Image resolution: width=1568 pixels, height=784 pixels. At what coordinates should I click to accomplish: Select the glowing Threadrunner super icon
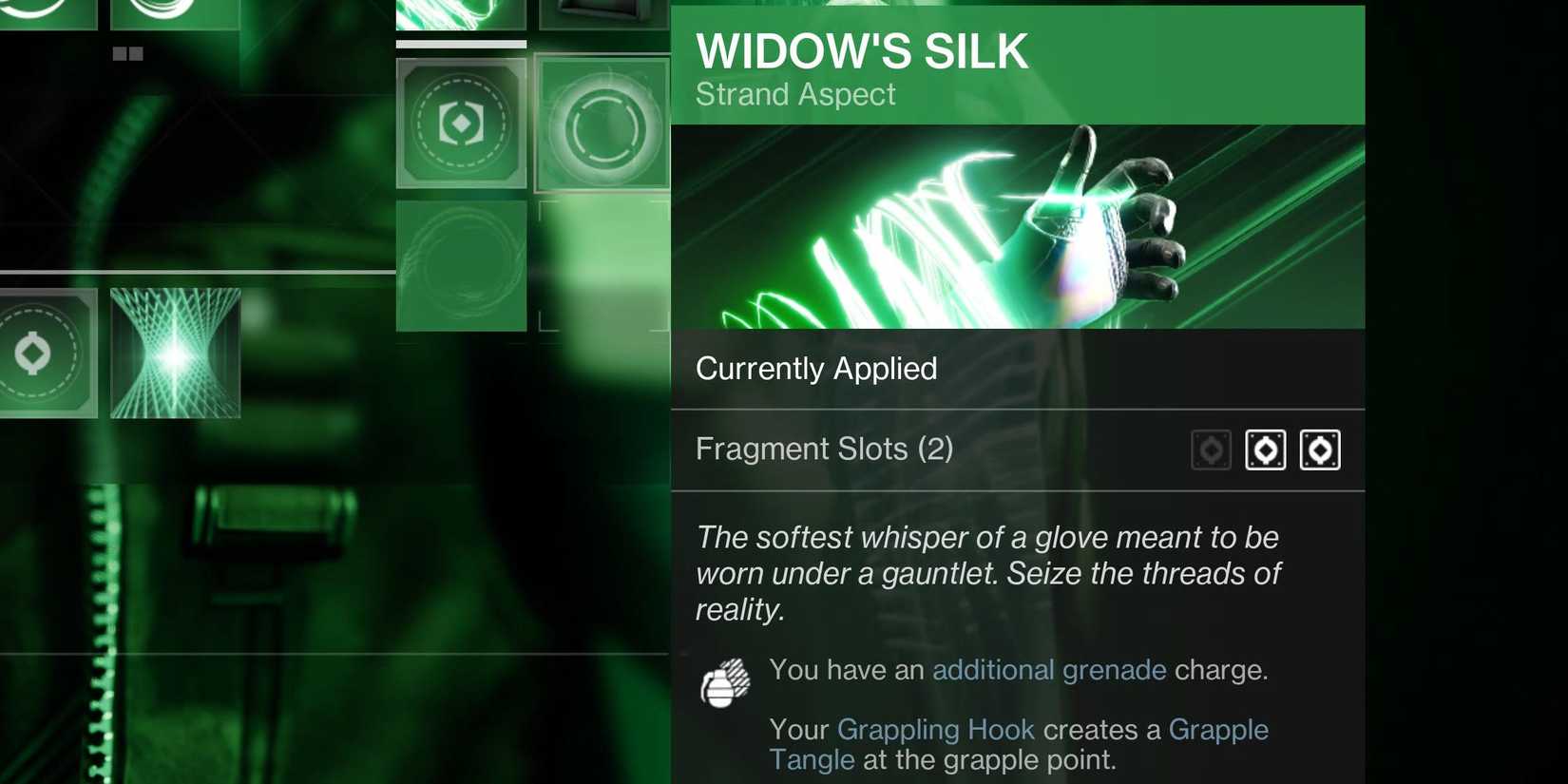pyautogui.click(x=176, y=354)
